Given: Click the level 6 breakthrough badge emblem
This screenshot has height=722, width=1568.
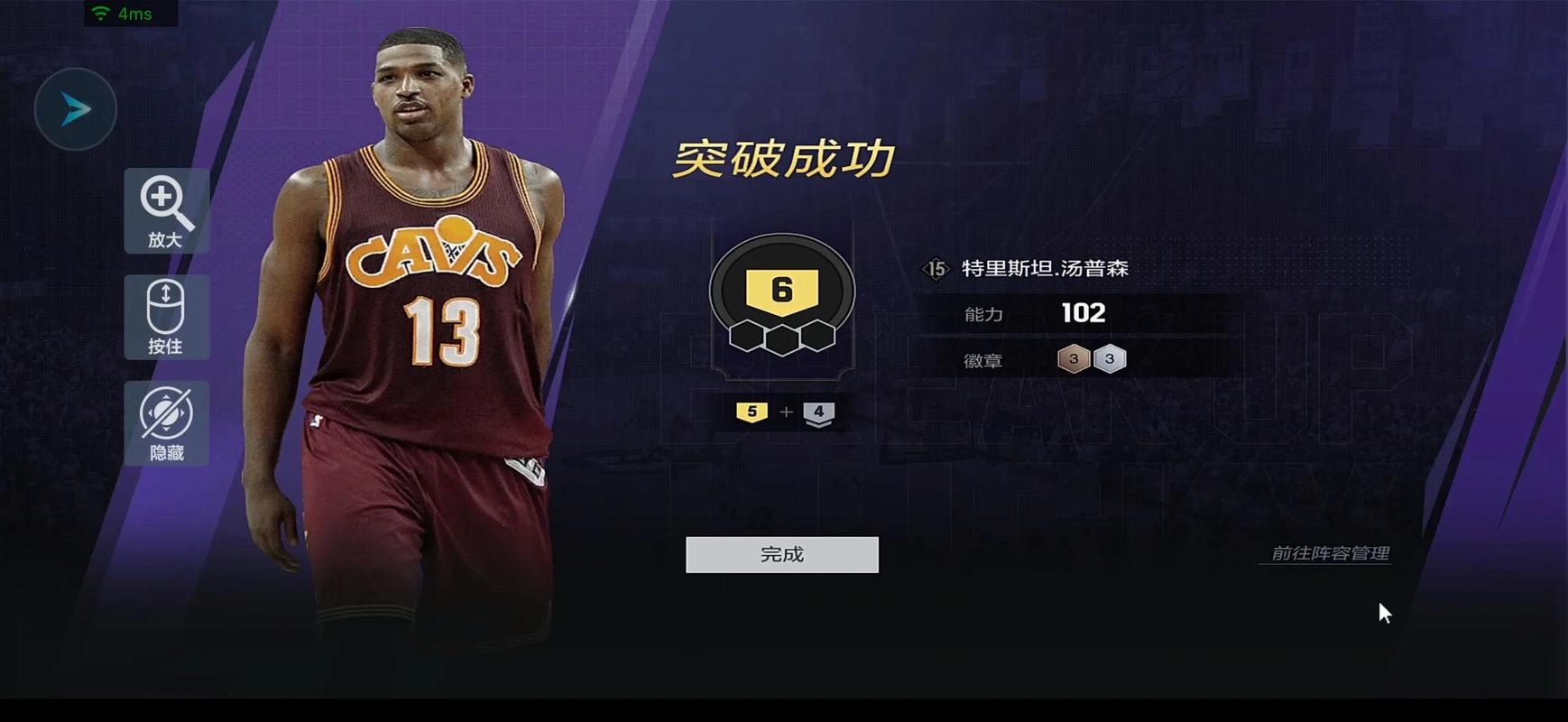Looking at the screenshot, I should click(781, 291).
